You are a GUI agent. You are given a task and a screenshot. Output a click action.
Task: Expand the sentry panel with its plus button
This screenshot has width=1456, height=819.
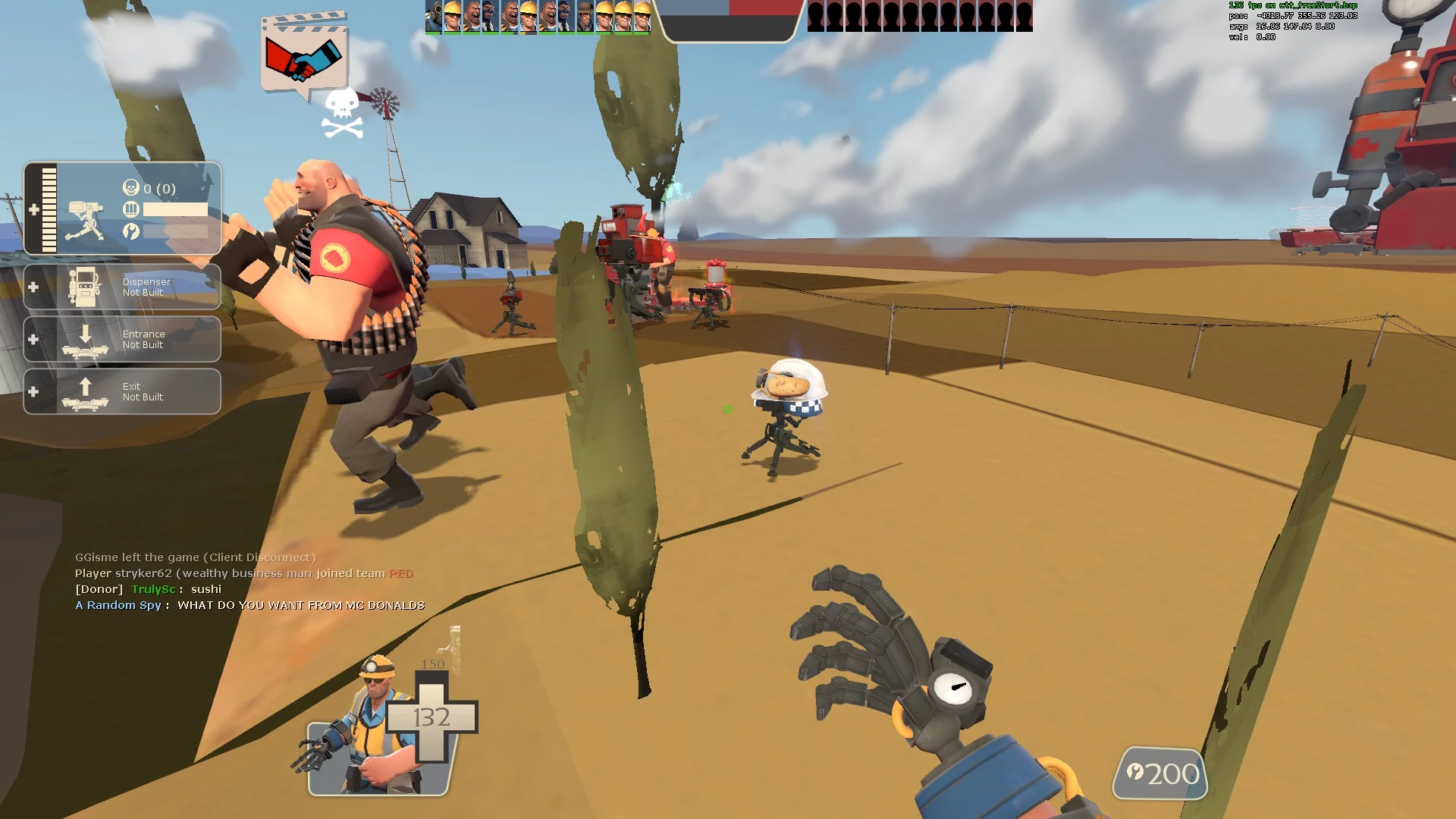point(34,211)
